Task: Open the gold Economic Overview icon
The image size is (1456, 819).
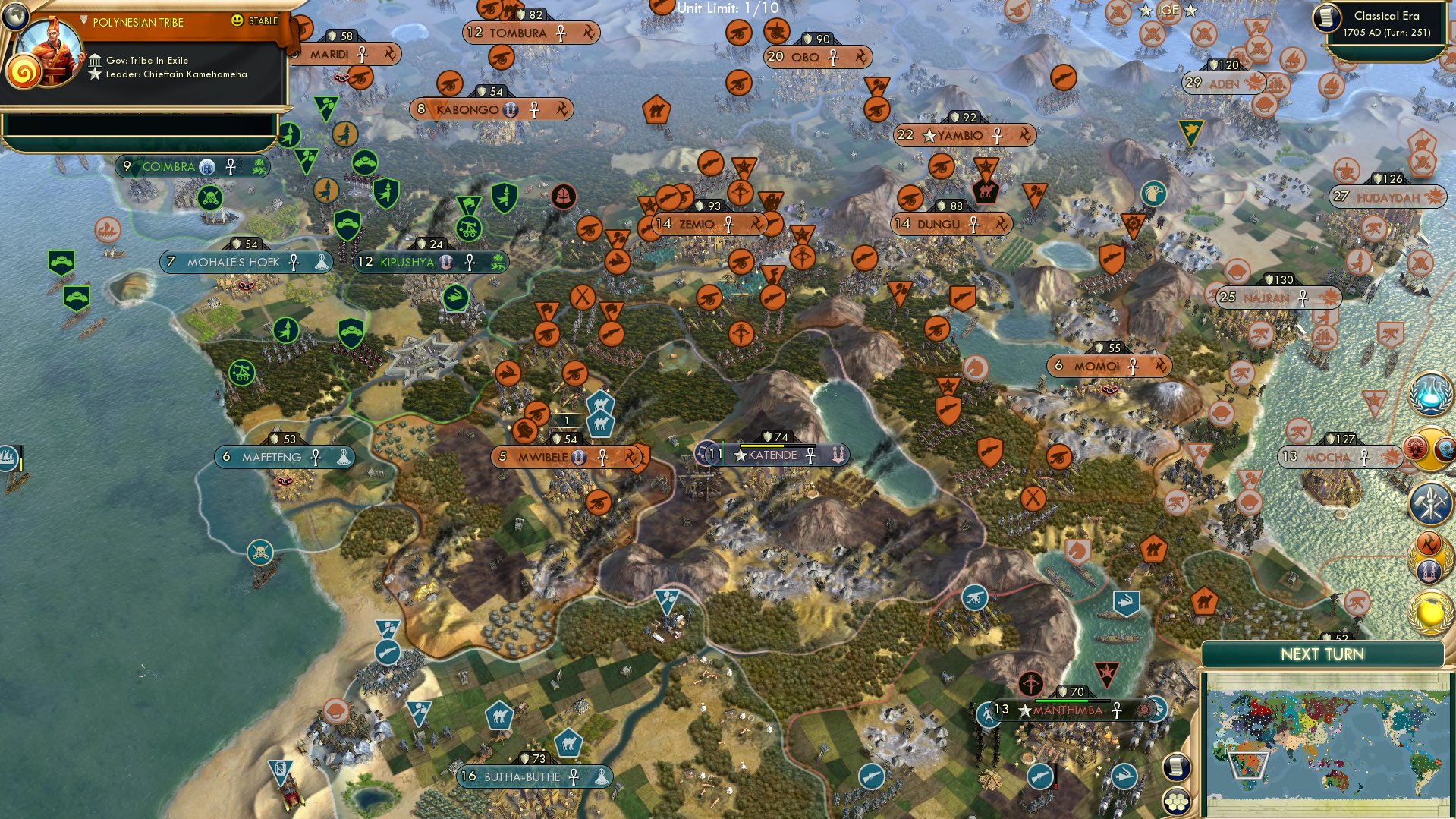Action: pos(1431,609)
